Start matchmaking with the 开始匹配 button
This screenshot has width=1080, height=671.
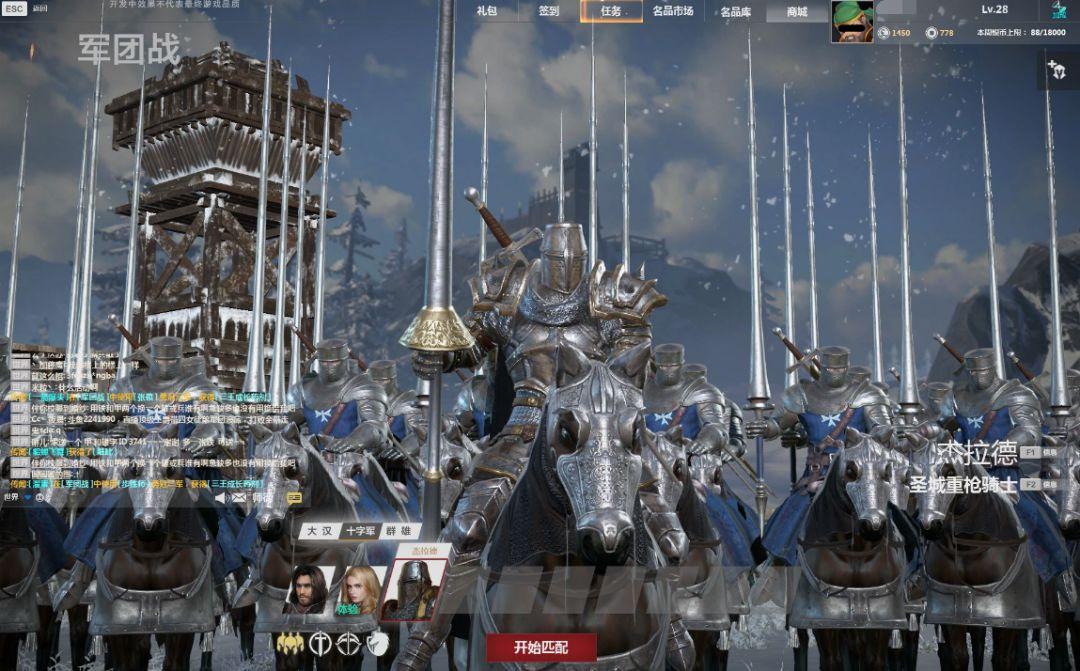coord(541,646)
